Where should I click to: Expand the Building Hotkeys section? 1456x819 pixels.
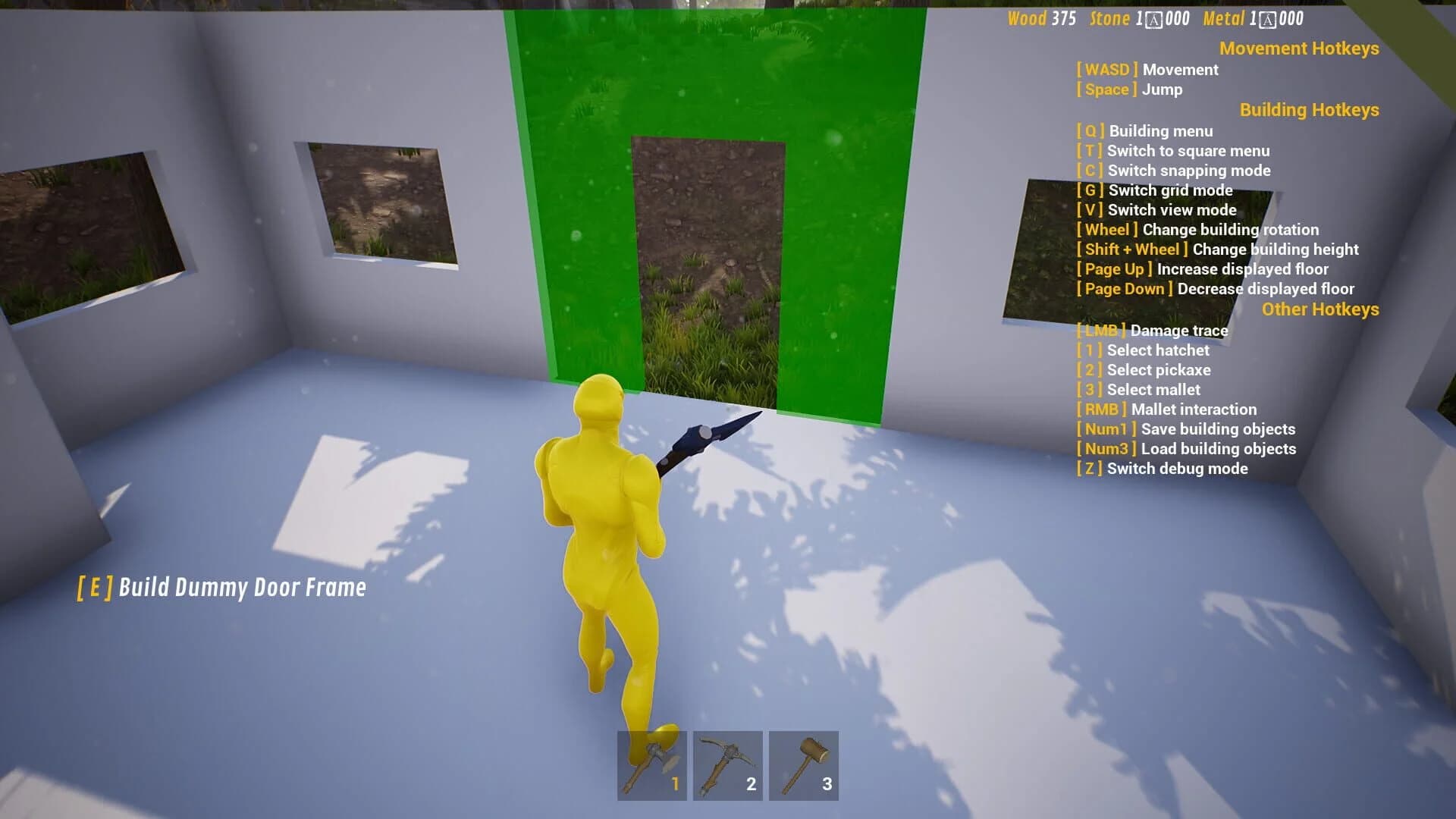(x=1309, y=110)
